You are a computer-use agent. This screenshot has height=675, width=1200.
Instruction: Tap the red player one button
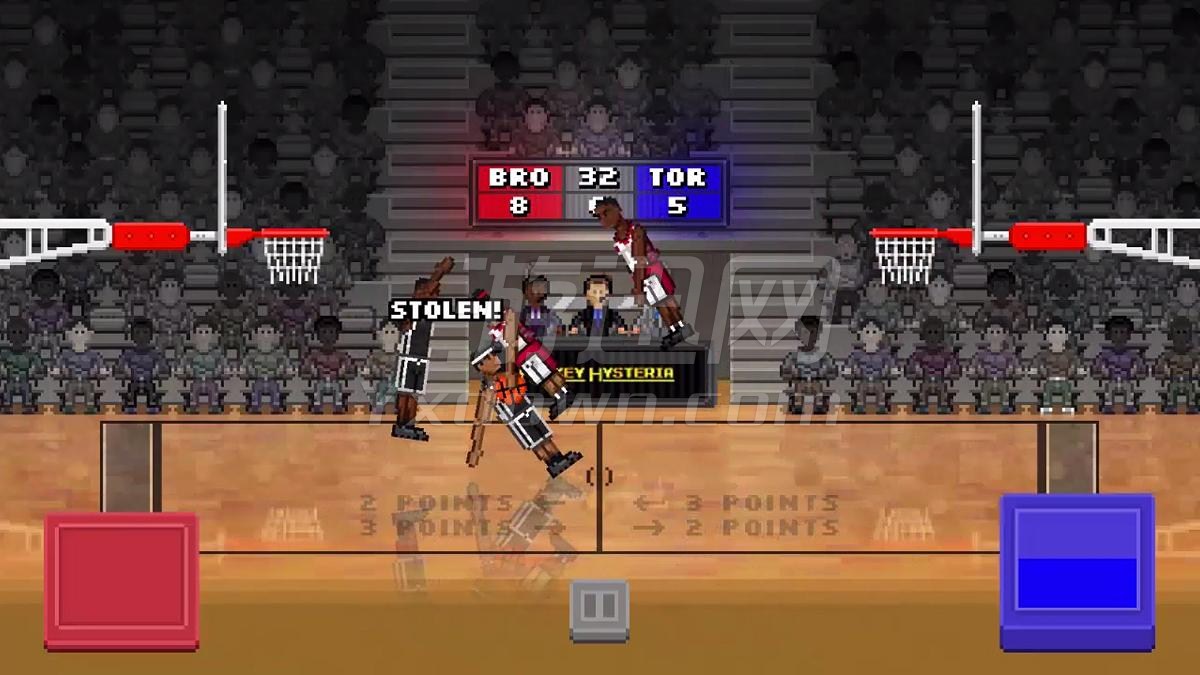[121, 580]
